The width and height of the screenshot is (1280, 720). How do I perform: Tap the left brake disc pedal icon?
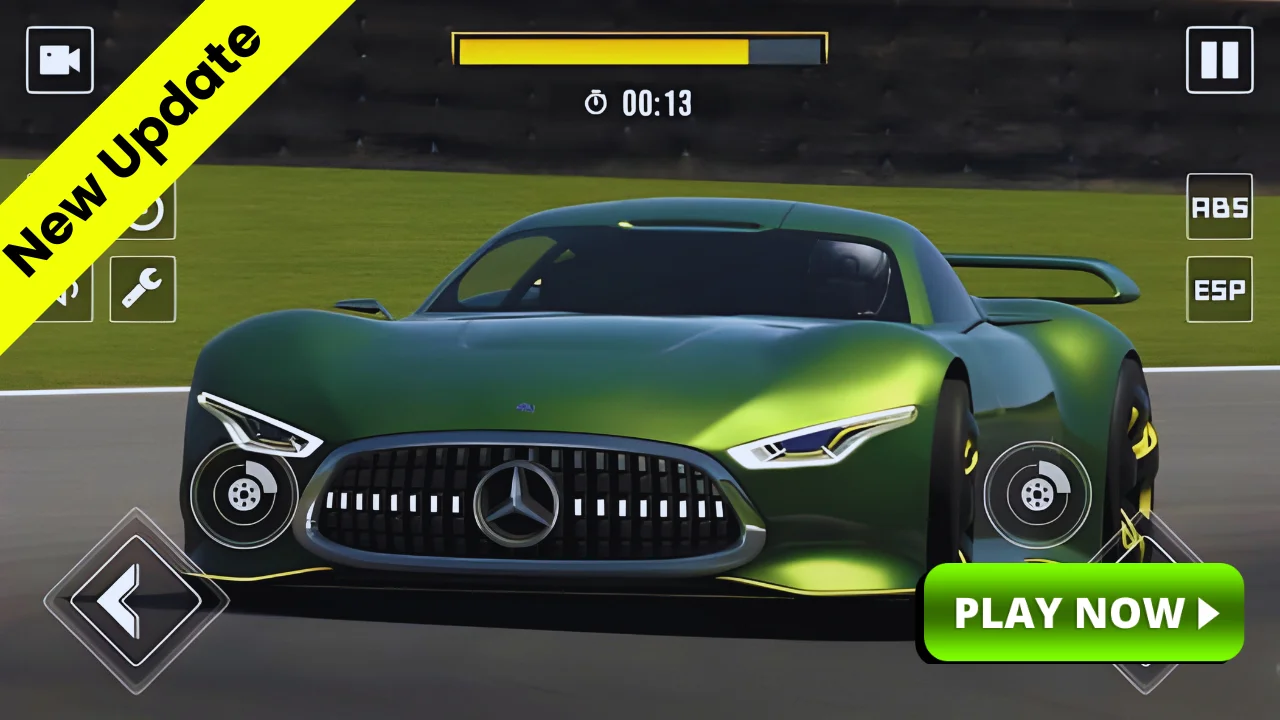click(x=242, y=495)
